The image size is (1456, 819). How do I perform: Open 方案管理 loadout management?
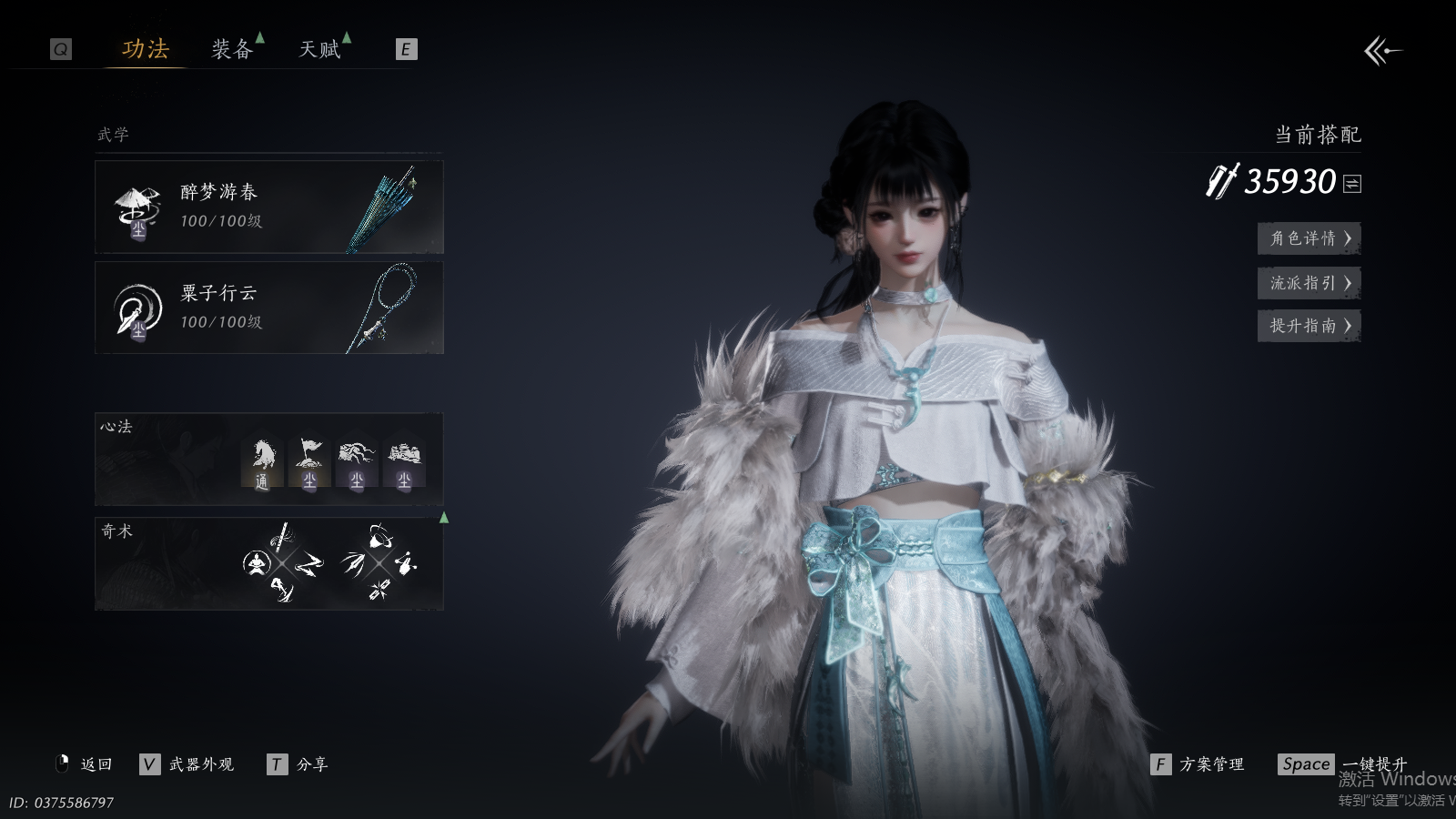[1198, 764]
